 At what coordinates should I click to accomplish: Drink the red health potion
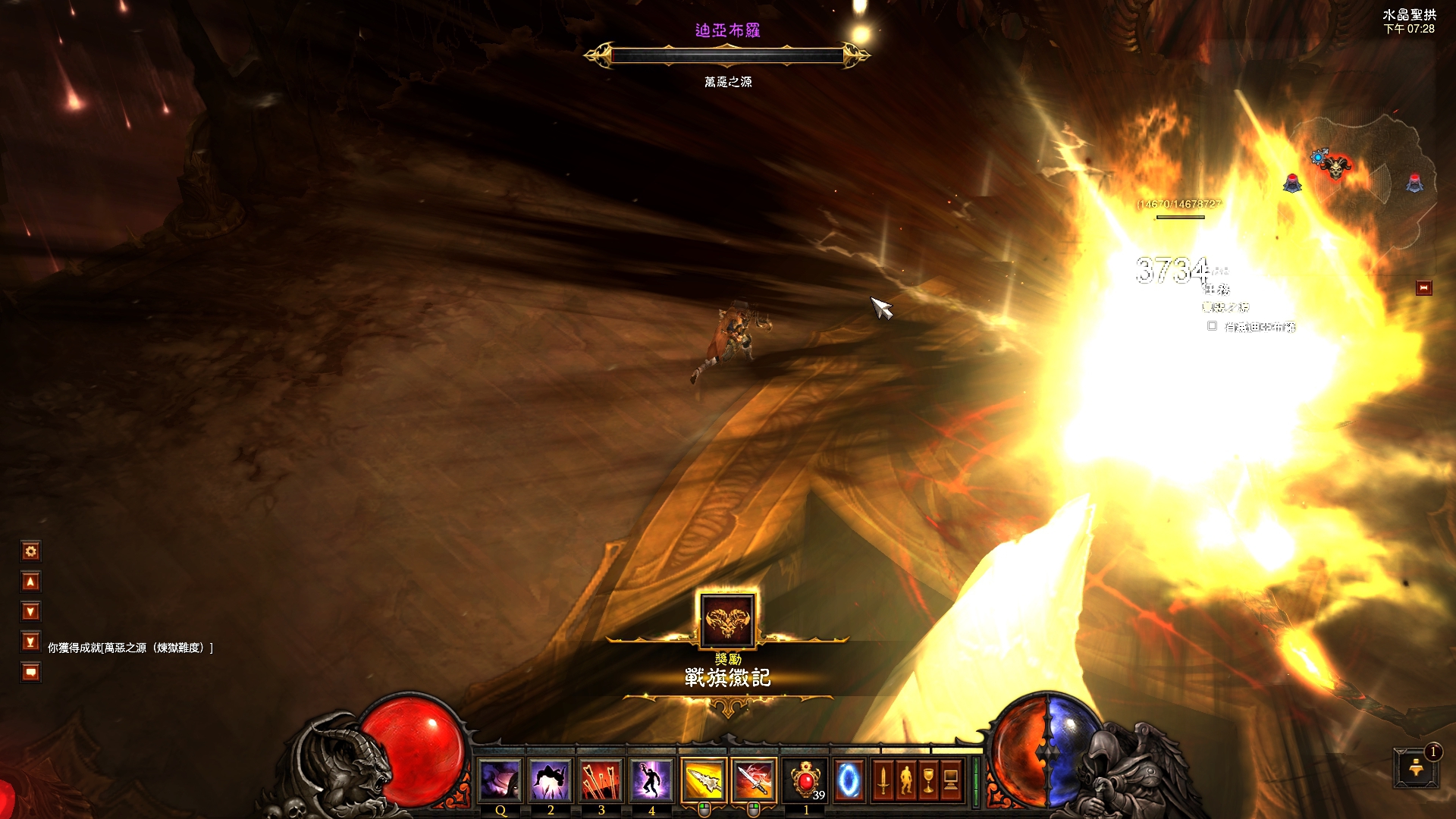pos(805,780)
